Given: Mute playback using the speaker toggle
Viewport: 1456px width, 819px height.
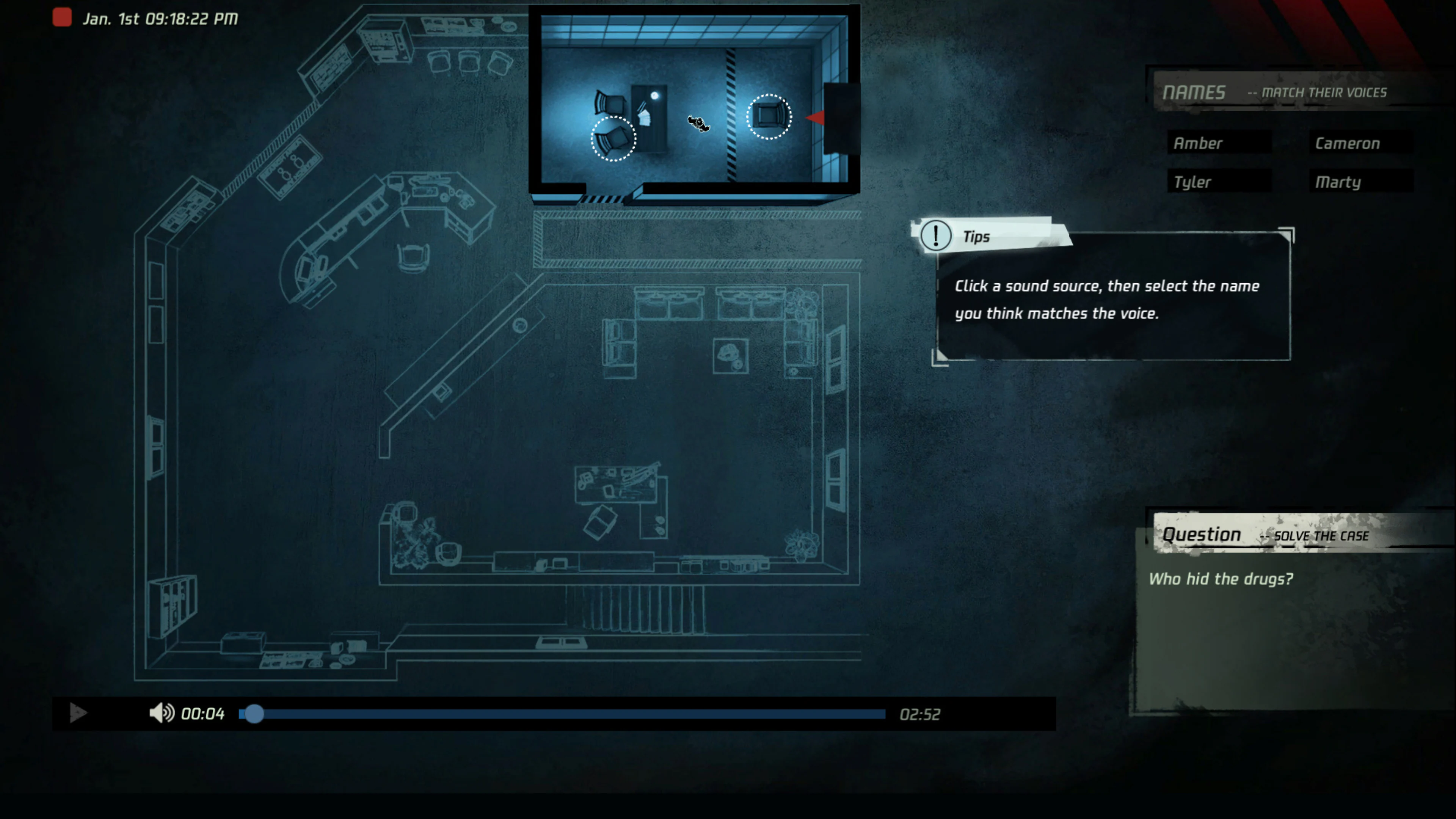Looking at the screenshot, I should click(x=161, y=714).
